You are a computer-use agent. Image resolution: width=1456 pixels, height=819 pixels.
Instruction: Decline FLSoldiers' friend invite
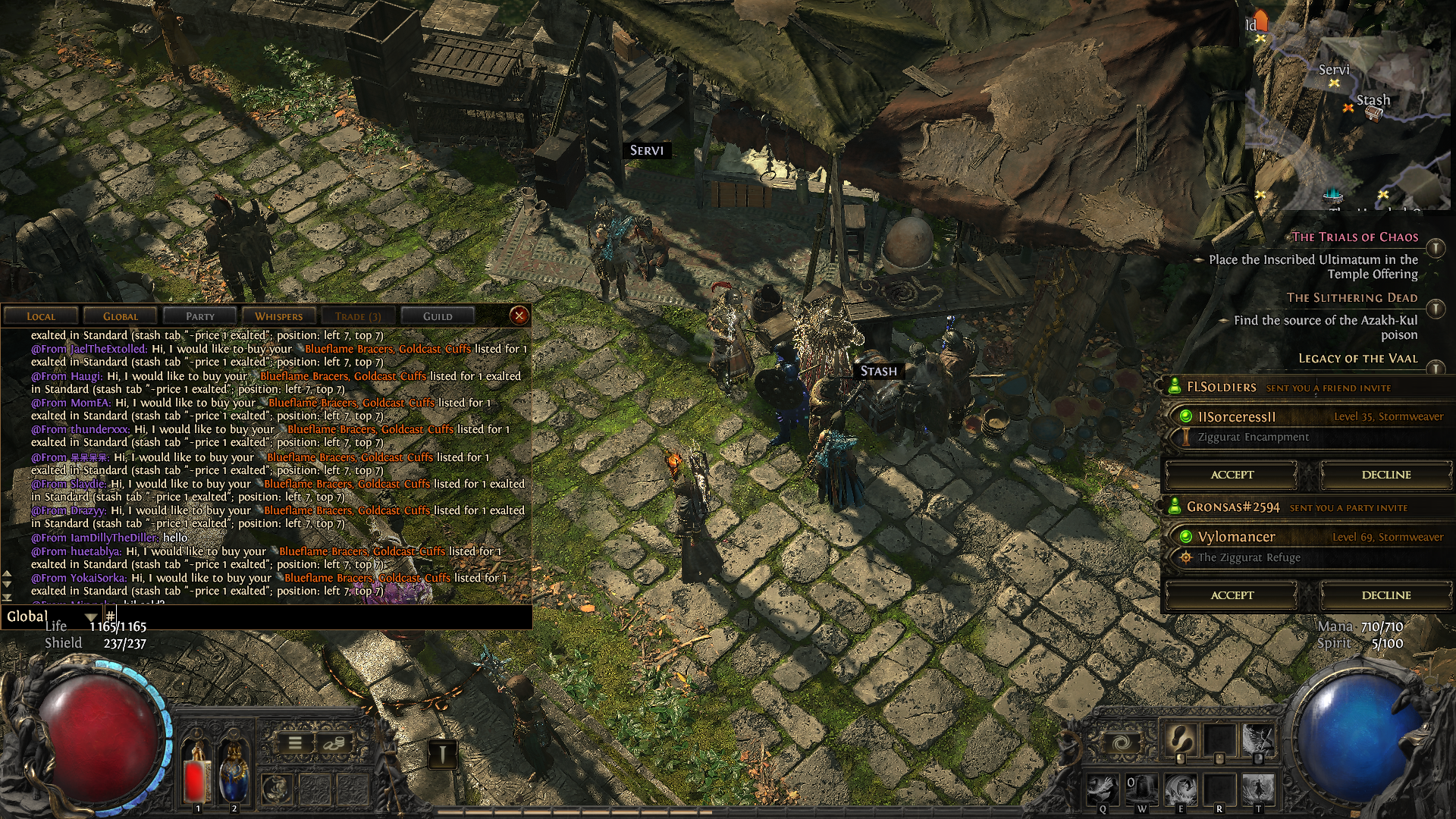tap(1385, 475)
